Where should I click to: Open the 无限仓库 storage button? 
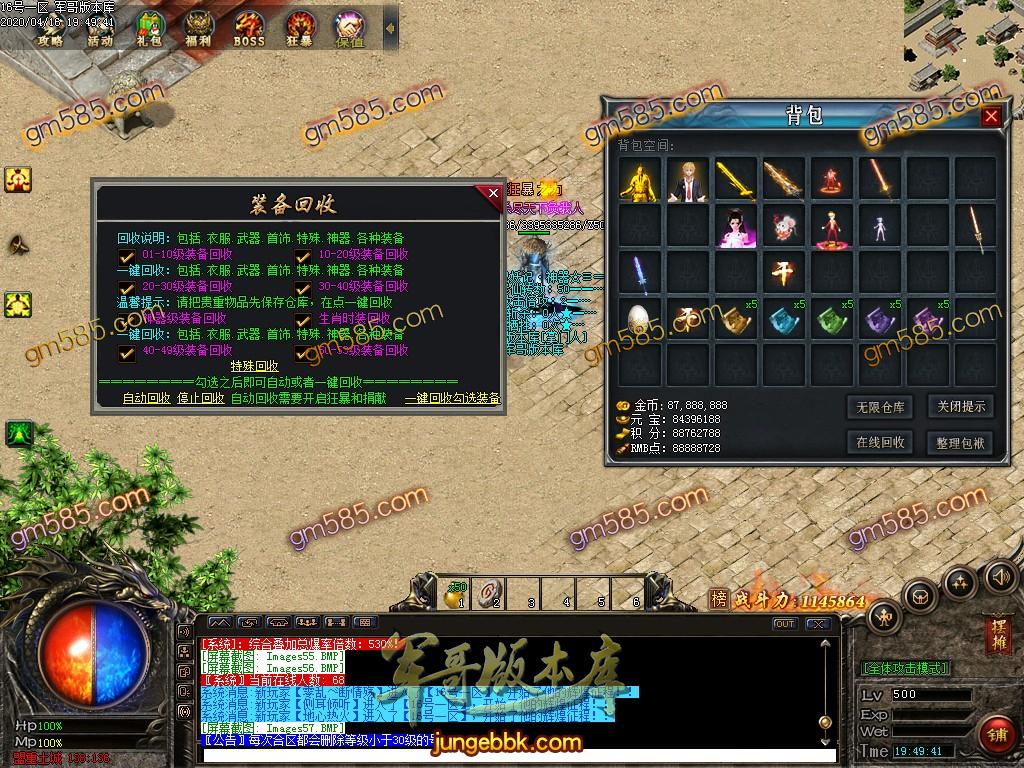click(880, 407)
